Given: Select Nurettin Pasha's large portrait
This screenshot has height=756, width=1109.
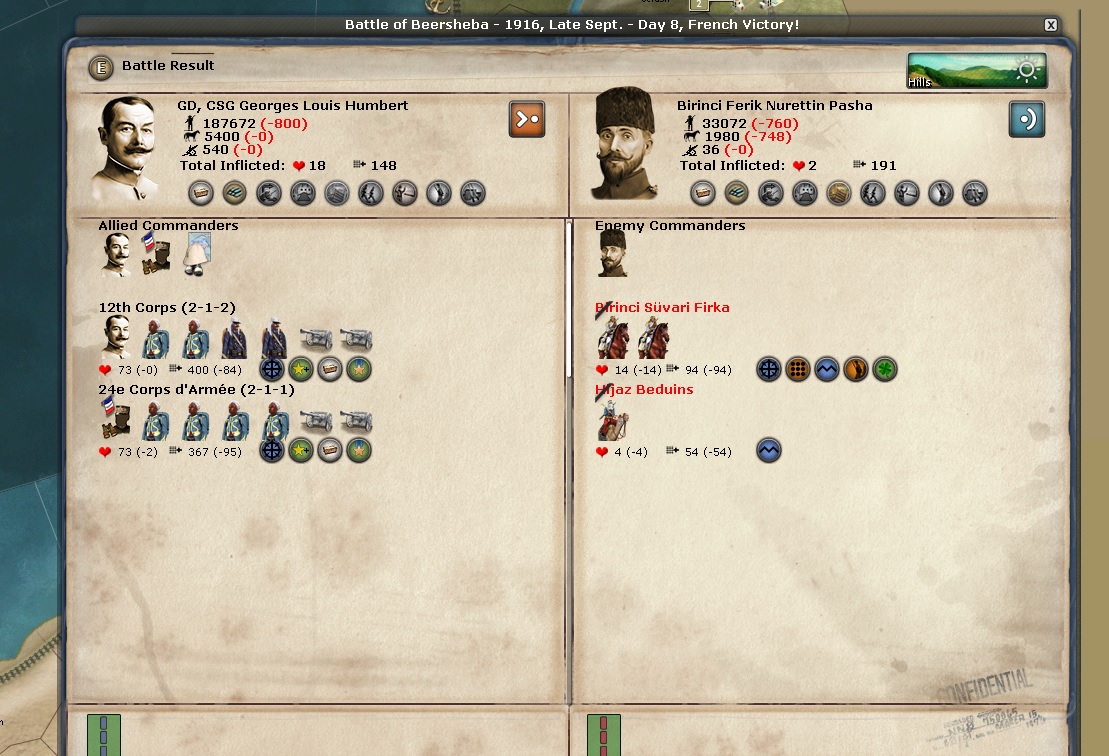Looking at the screenshot, I should click(x=626, y=145).
